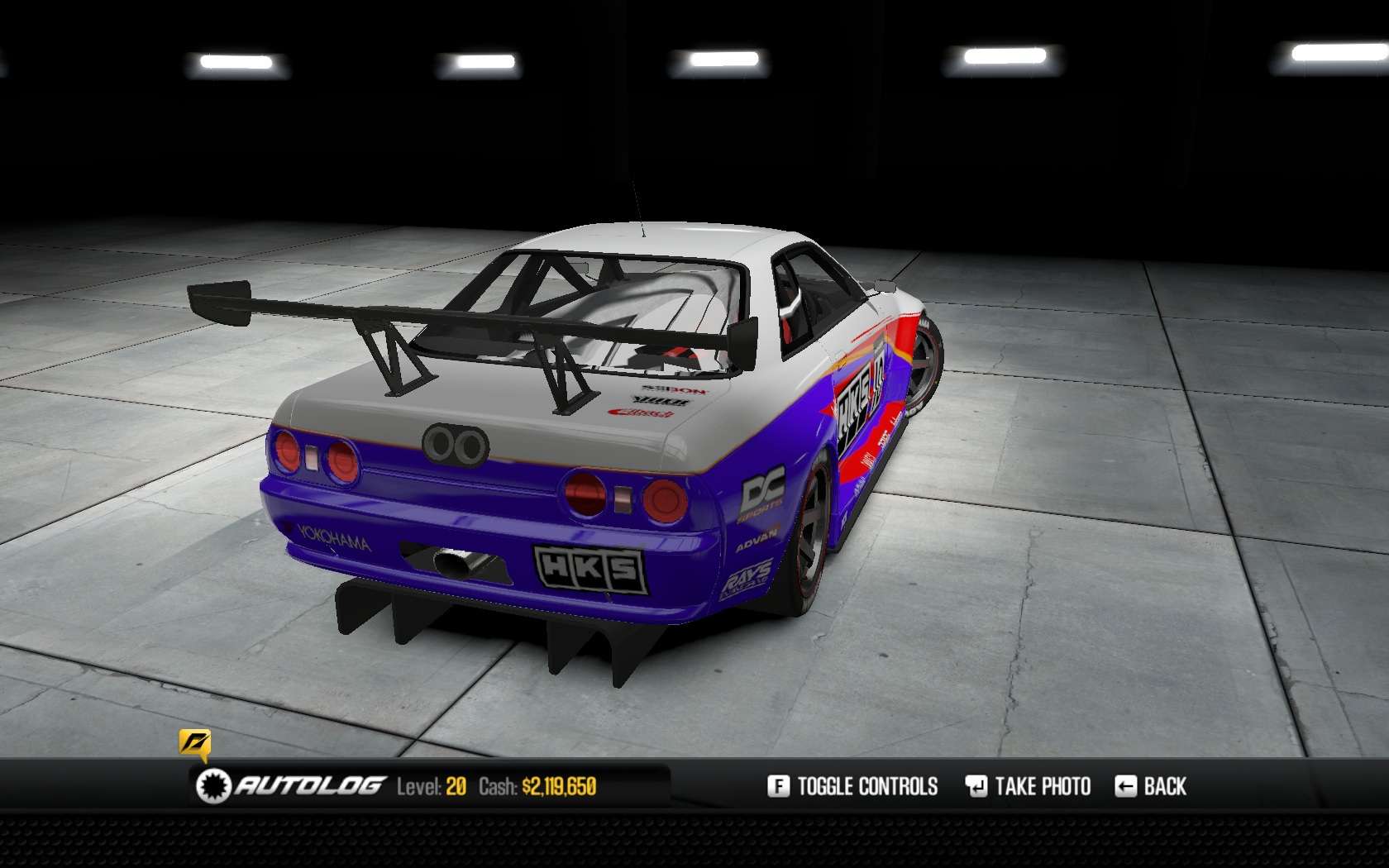Open the Autolog panel
1389x868 pixels.
[x=291, y=785]
